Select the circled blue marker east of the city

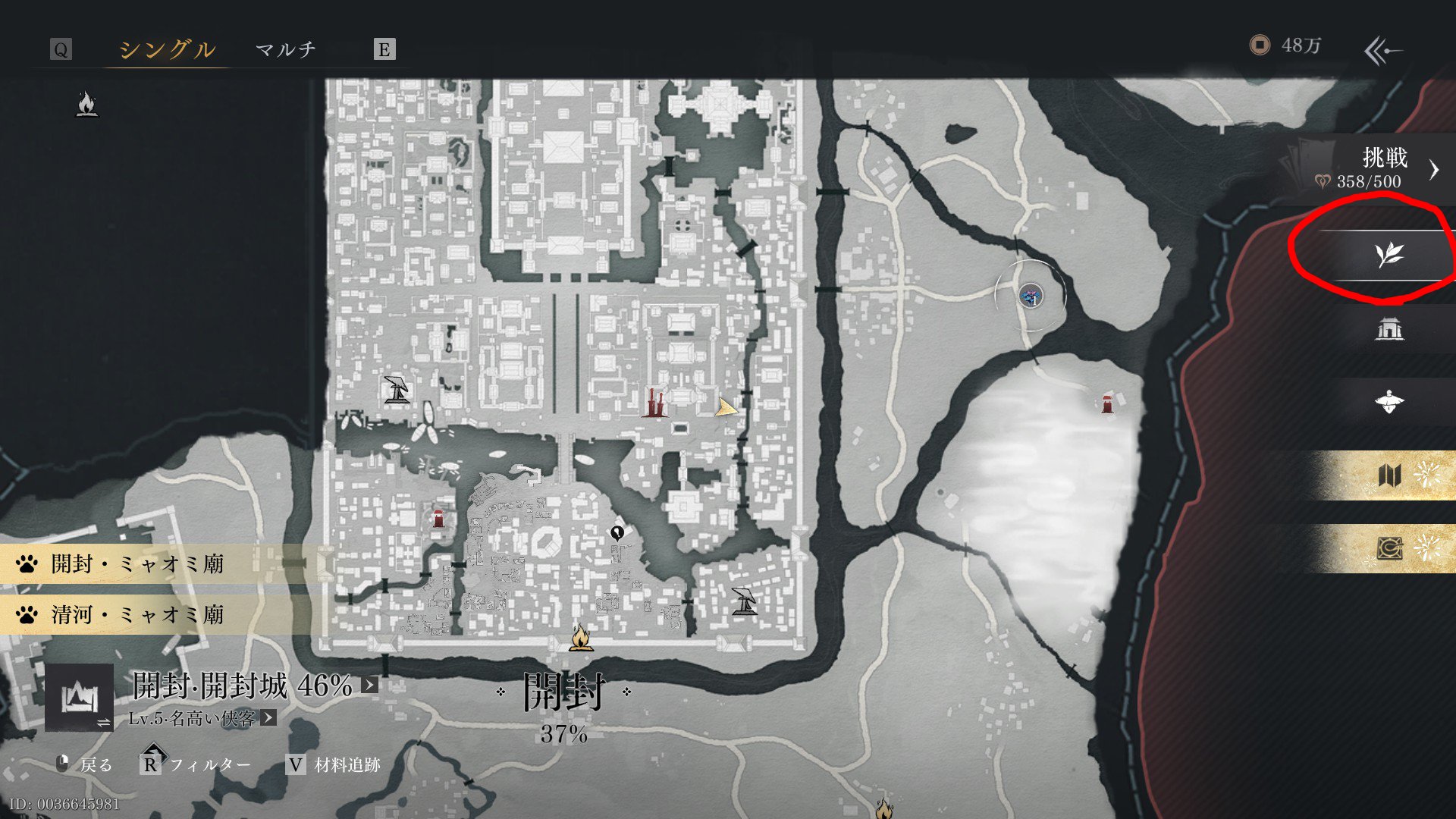point(1031,296)
